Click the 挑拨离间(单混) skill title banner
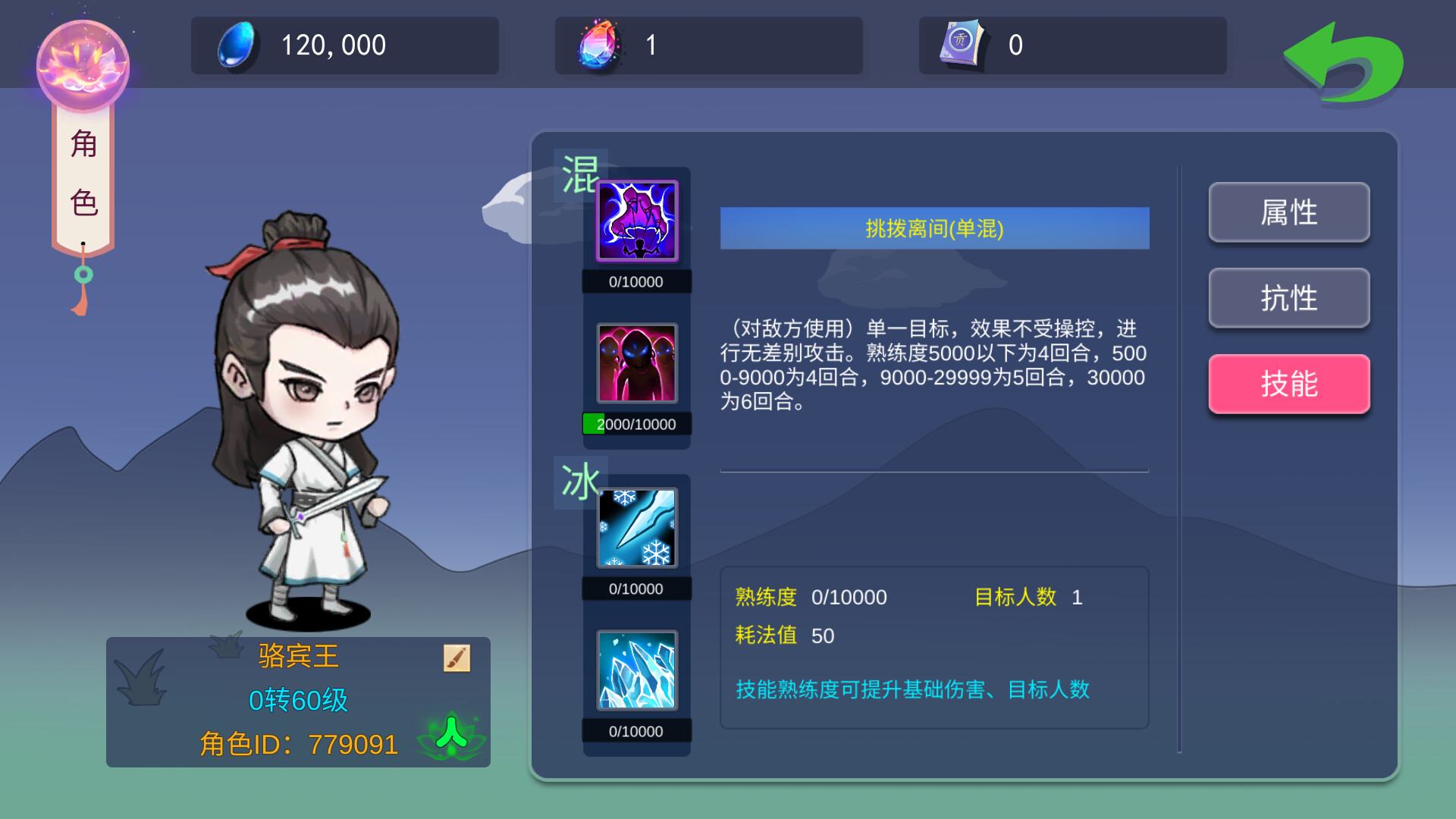 934,227
